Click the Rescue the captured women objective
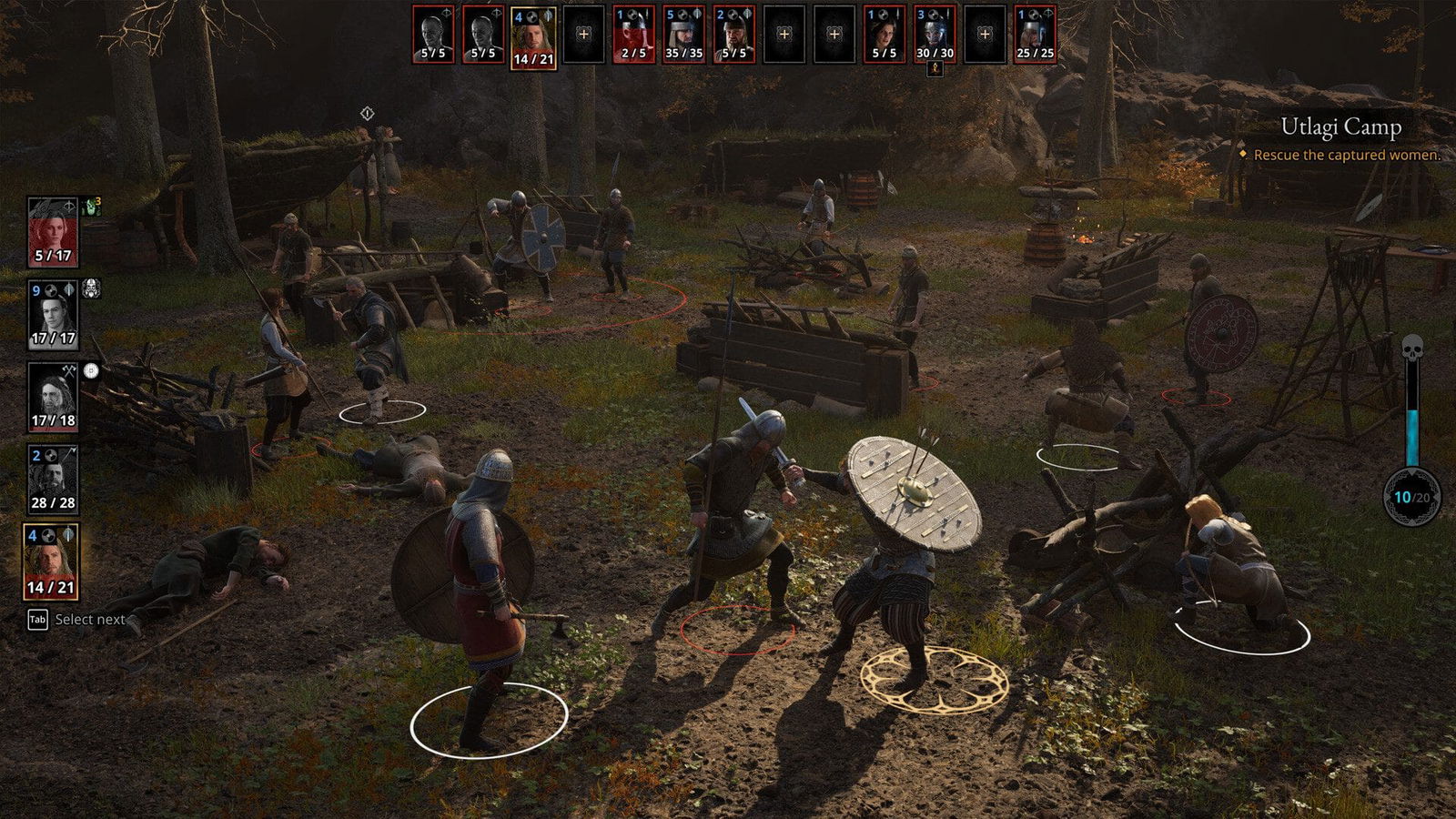Viewport: 1456px width, 819px height. click(1347, 156)
